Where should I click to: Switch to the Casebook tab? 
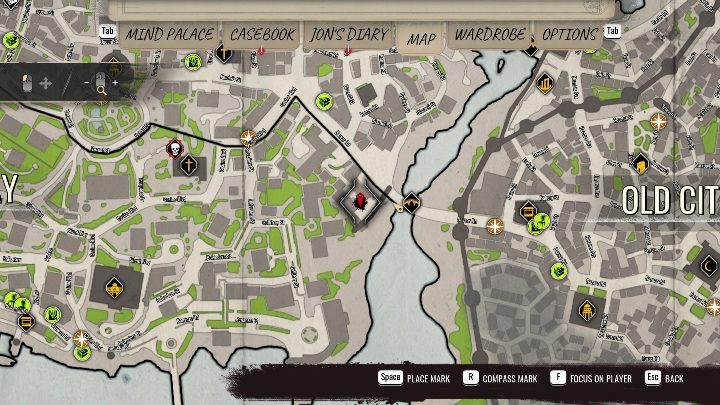tap(262, 34)
